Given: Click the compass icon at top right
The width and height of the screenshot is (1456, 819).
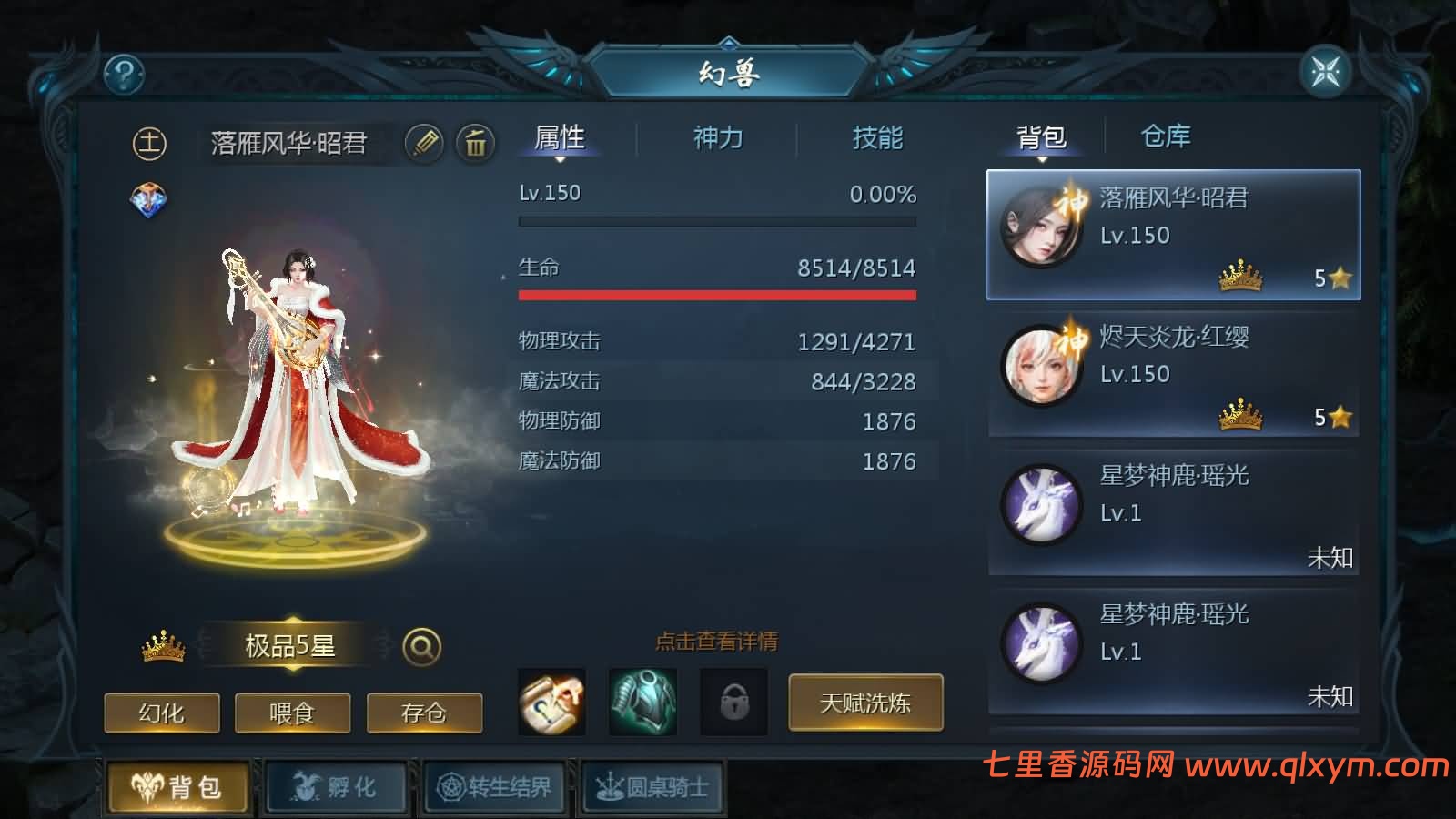Looking at the screenshot, I should coord(1327,69).
